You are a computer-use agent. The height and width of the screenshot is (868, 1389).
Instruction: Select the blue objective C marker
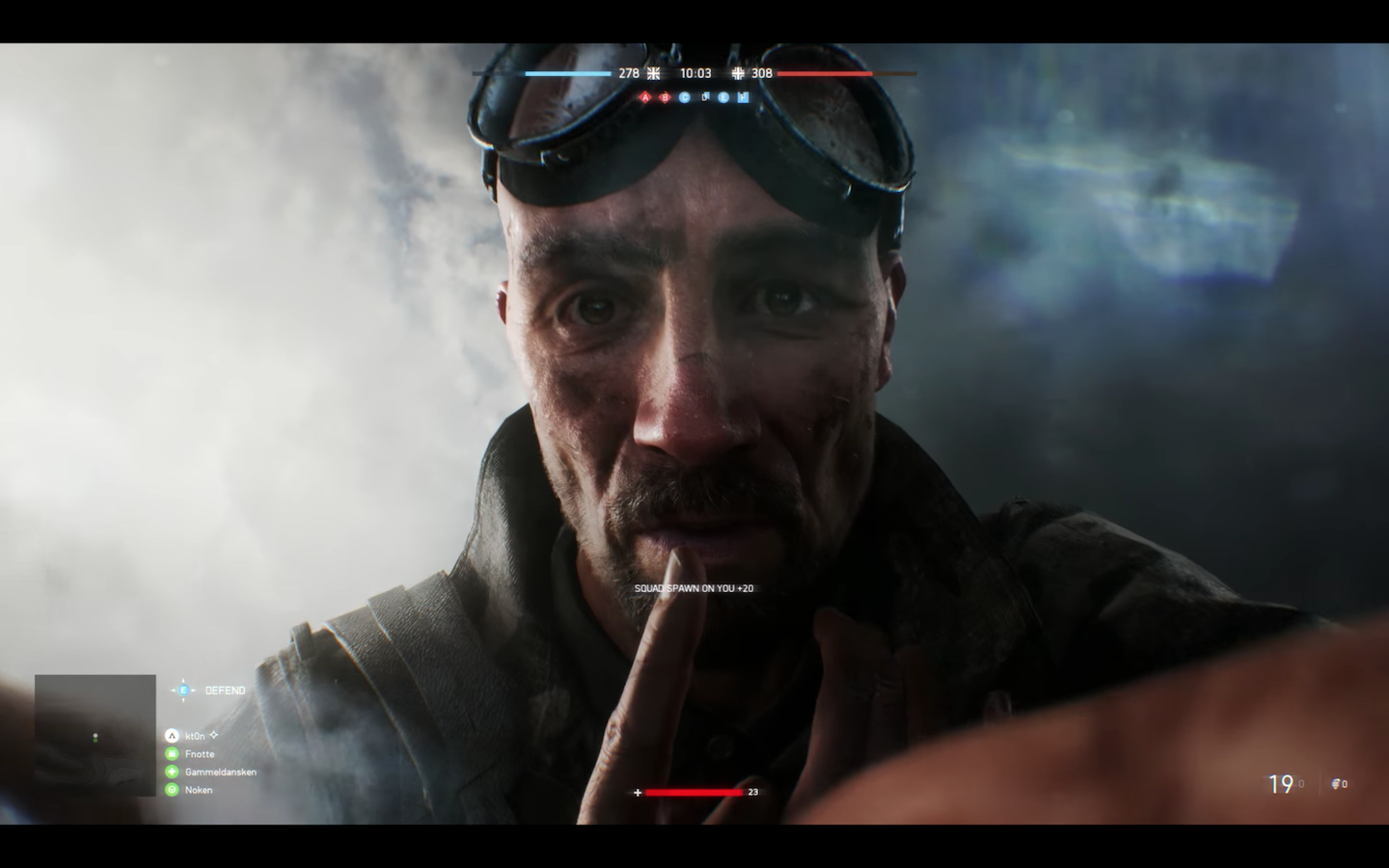[x=684, y=97]
